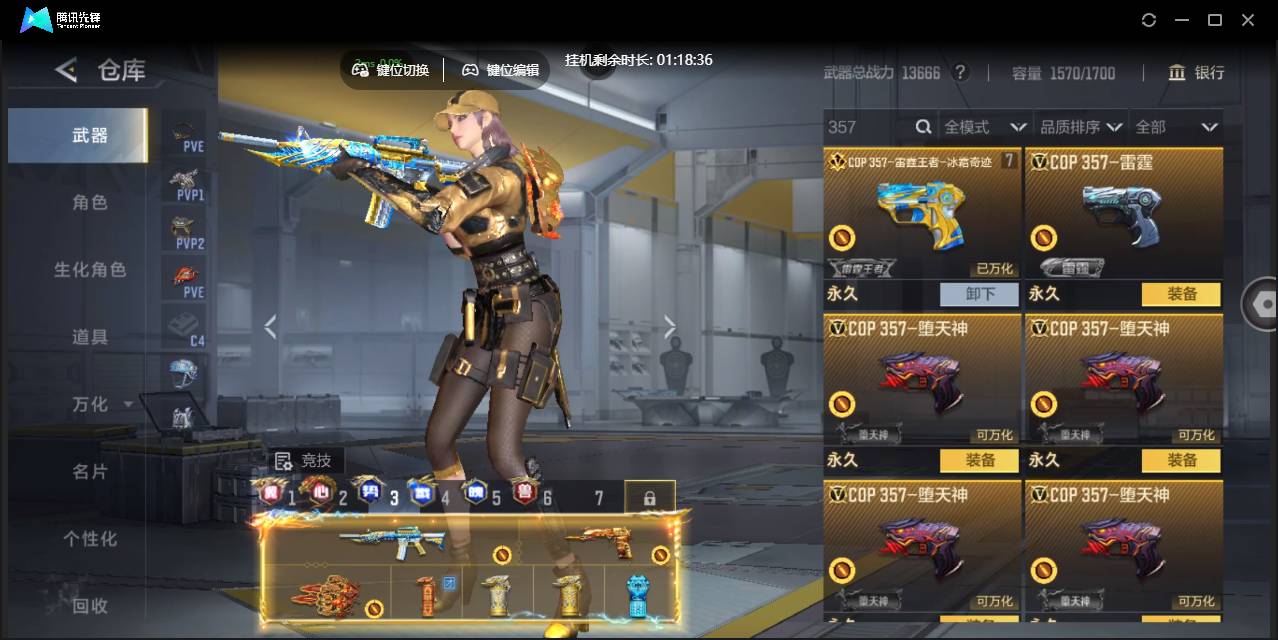Screen dimensions: 1278x640
Task: Show the 道具 items category
Action: (x=89, y=337)
